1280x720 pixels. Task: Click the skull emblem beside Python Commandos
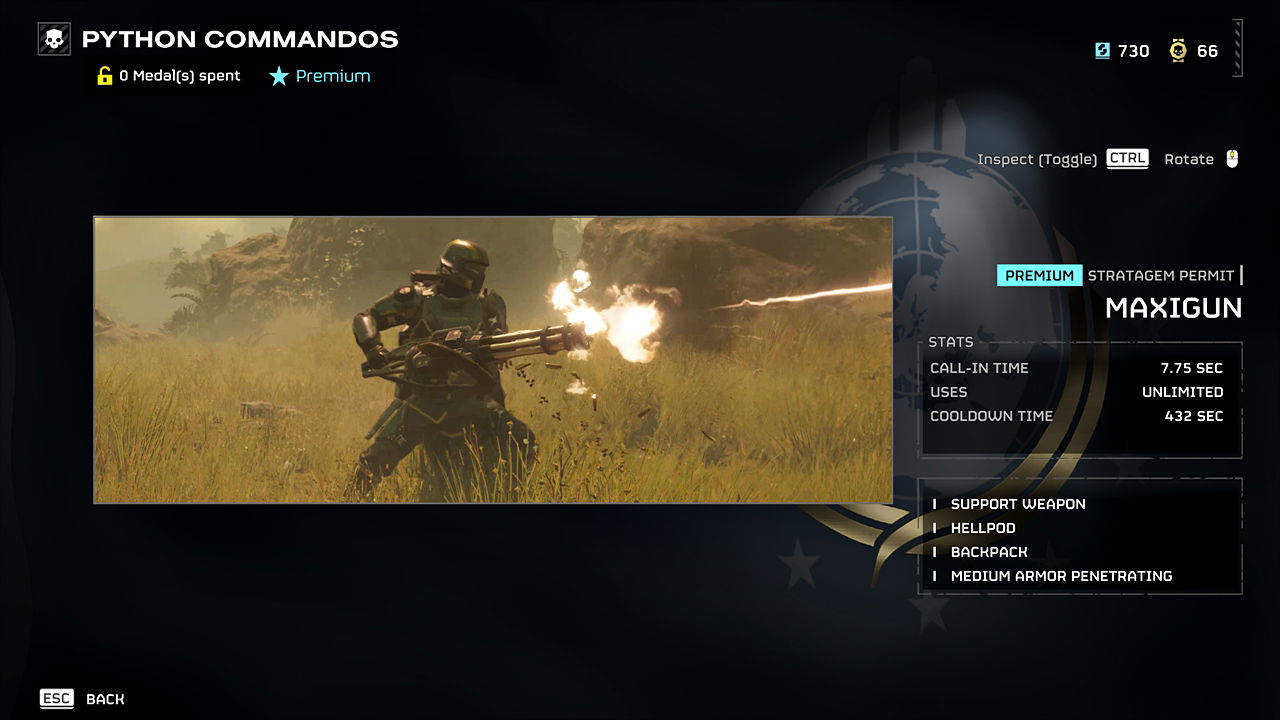tap(53, 39)
